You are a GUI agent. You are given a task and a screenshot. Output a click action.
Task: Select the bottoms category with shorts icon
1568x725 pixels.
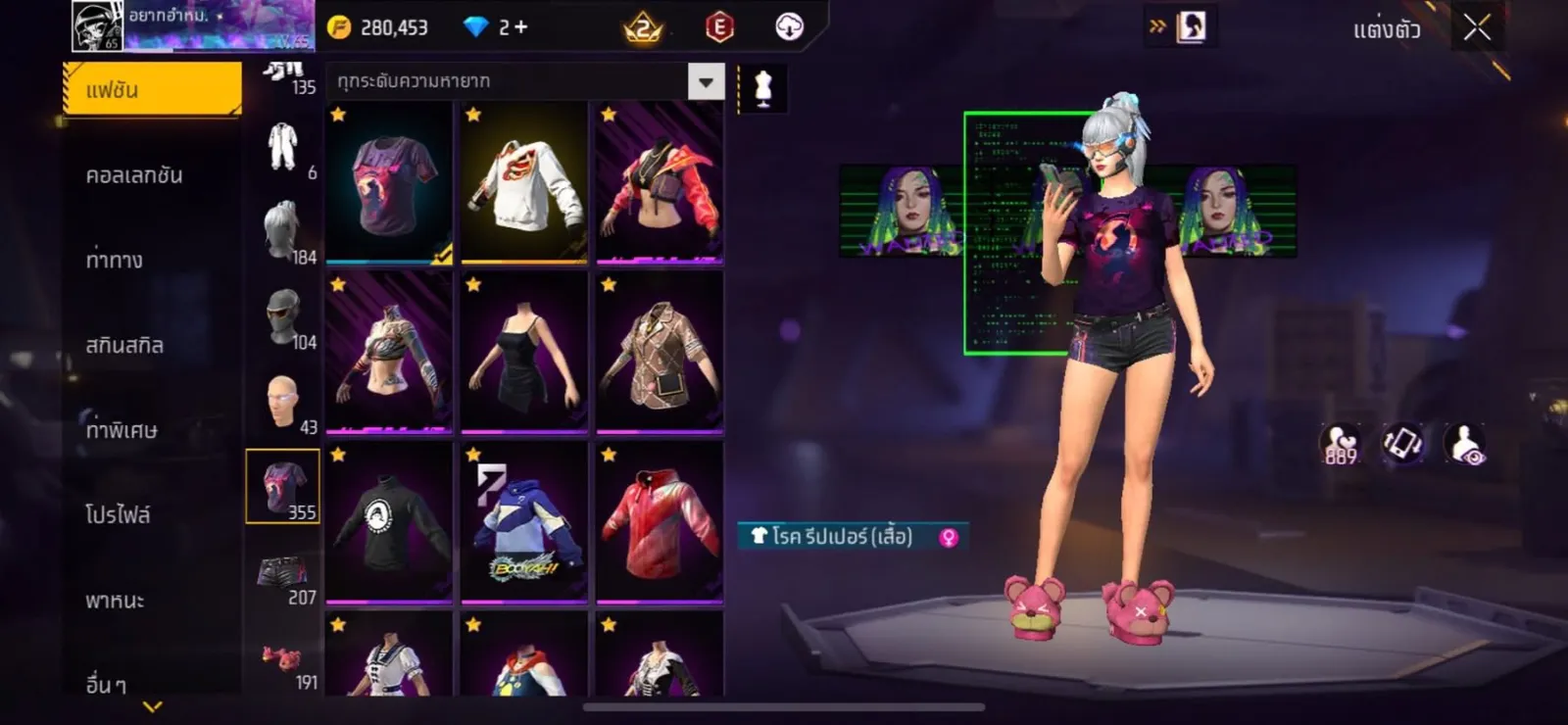coord(283,574)
